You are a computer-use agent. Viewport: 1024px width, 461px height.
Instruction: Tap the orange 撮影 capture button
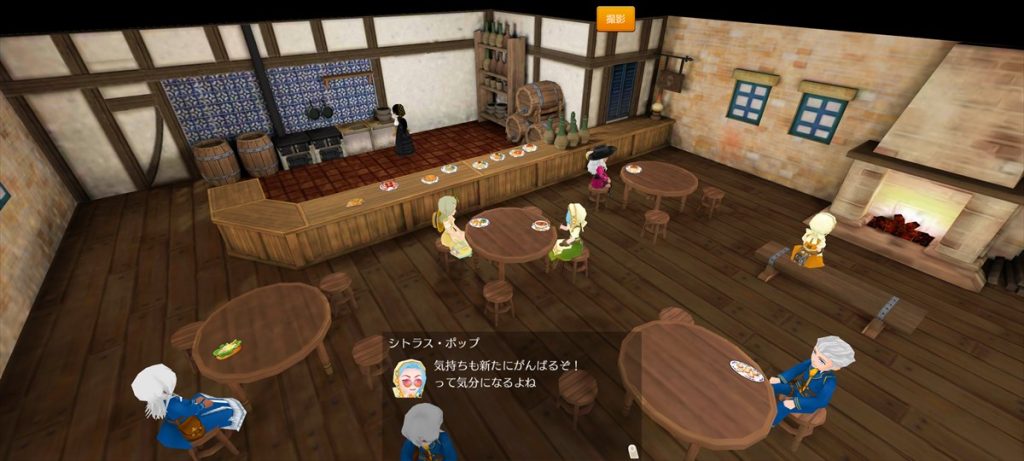click(x=615, y=18)
